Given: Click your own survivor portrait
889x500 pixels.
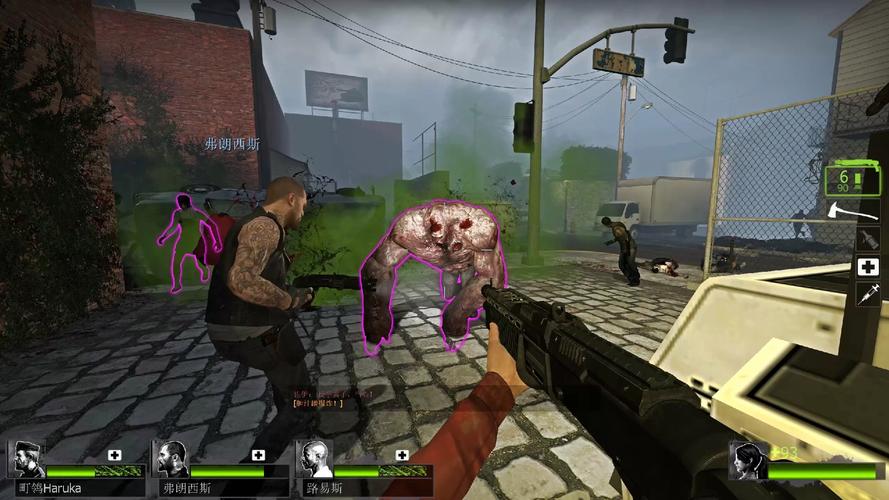Looking at the screenshot, I should point(748,460).
